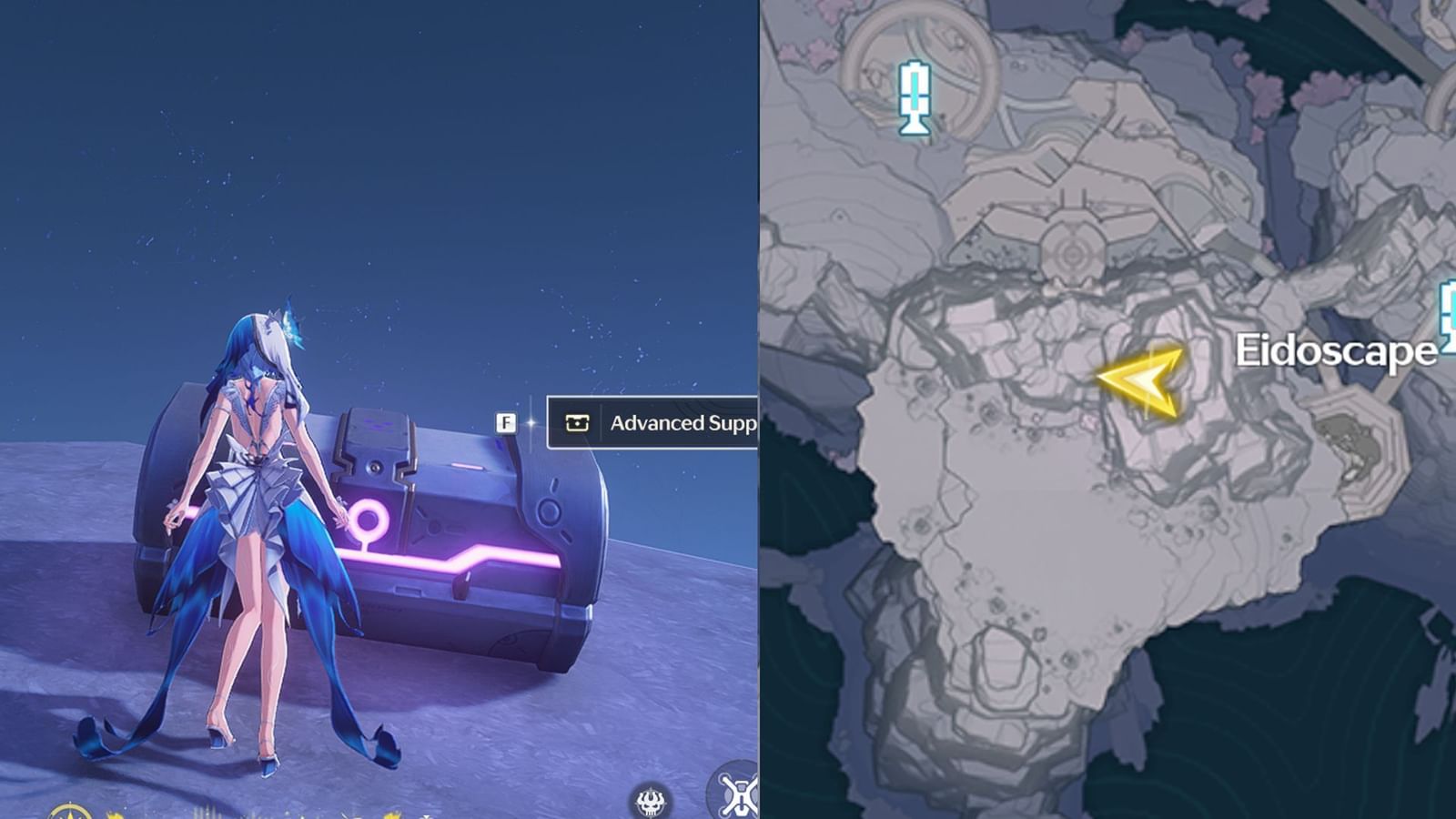The image size is (1456, 819).
Task: Click the supply chest in the game world
Action: click(400, 528)
